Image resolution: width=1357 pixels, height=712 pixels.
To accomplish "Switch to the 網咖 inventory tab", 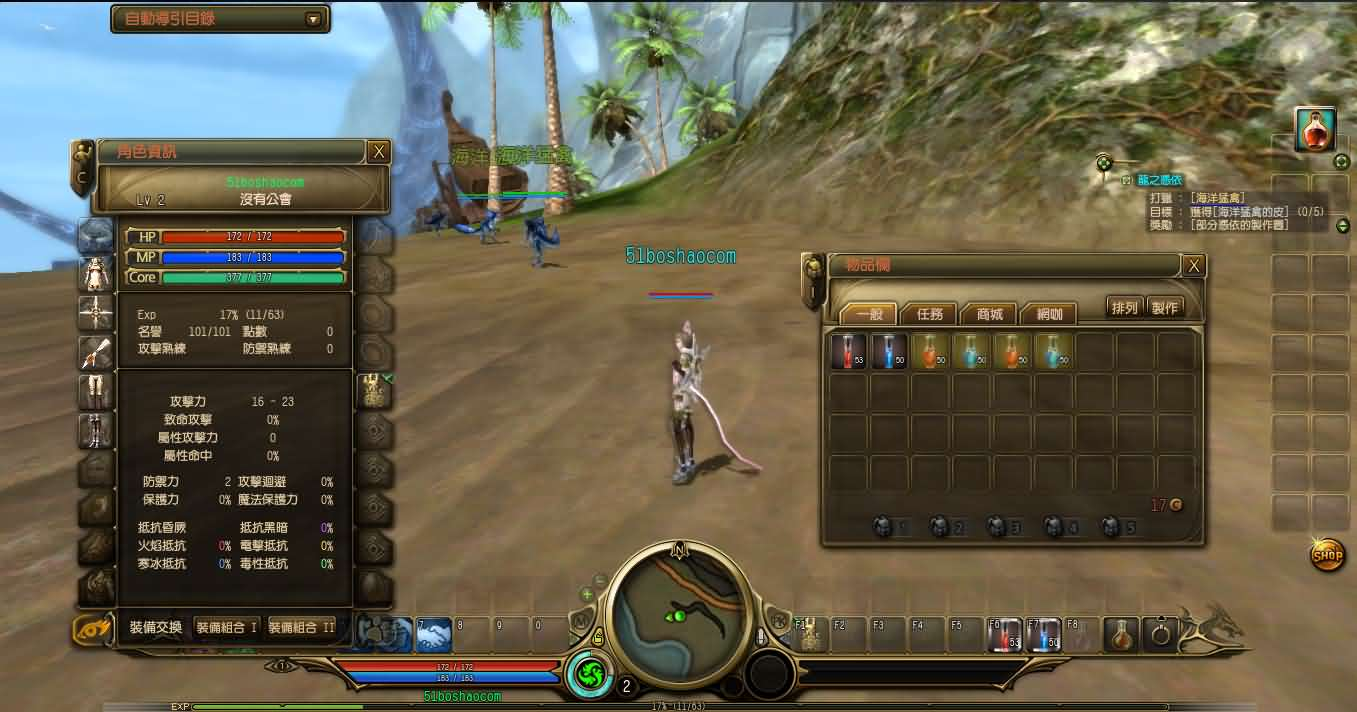I will point(1049,313).
